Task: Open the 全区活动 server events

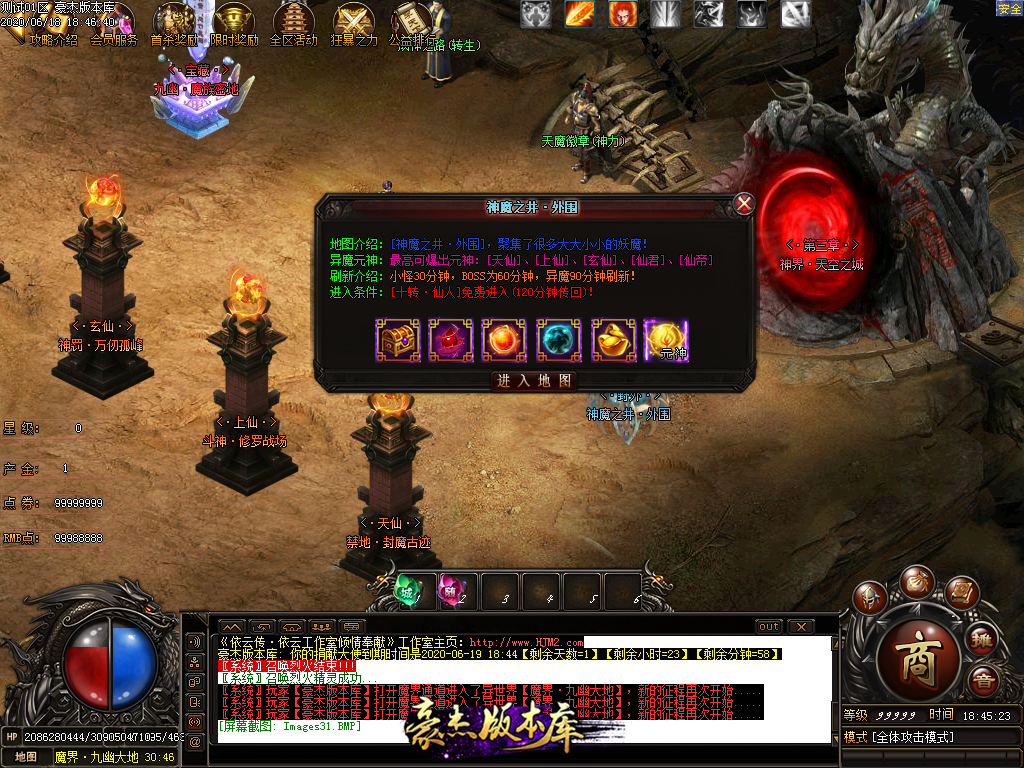Action: coord(294,24)
